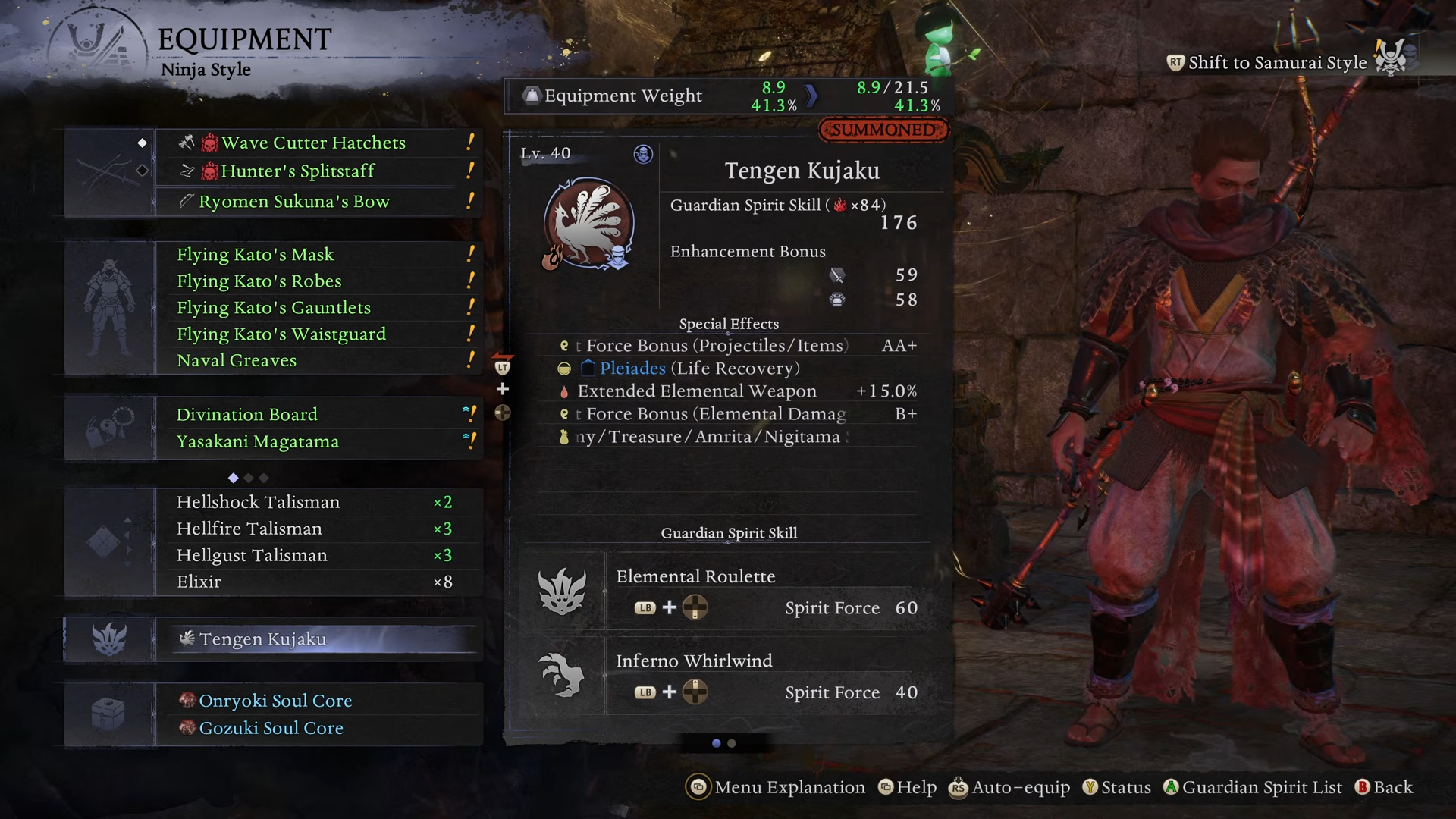Select the Tengen Kujaku guardian spirit slot
This screenshot has width=1456, height=819.
coord(262,639)
